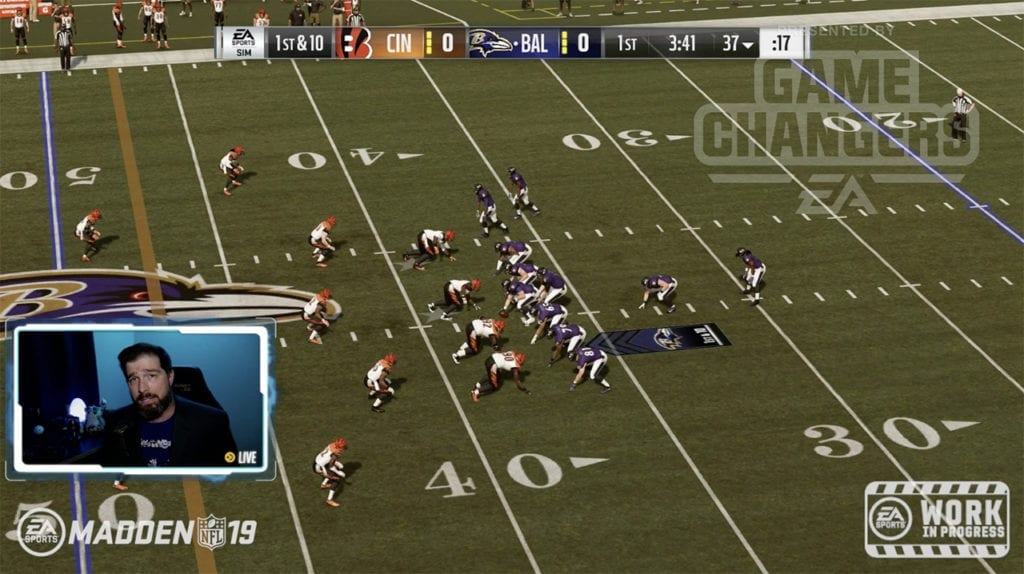This screenshot has width=1024, height=574.
Task: Select the Ravens BAL team panel
Action: click(533, 43)
